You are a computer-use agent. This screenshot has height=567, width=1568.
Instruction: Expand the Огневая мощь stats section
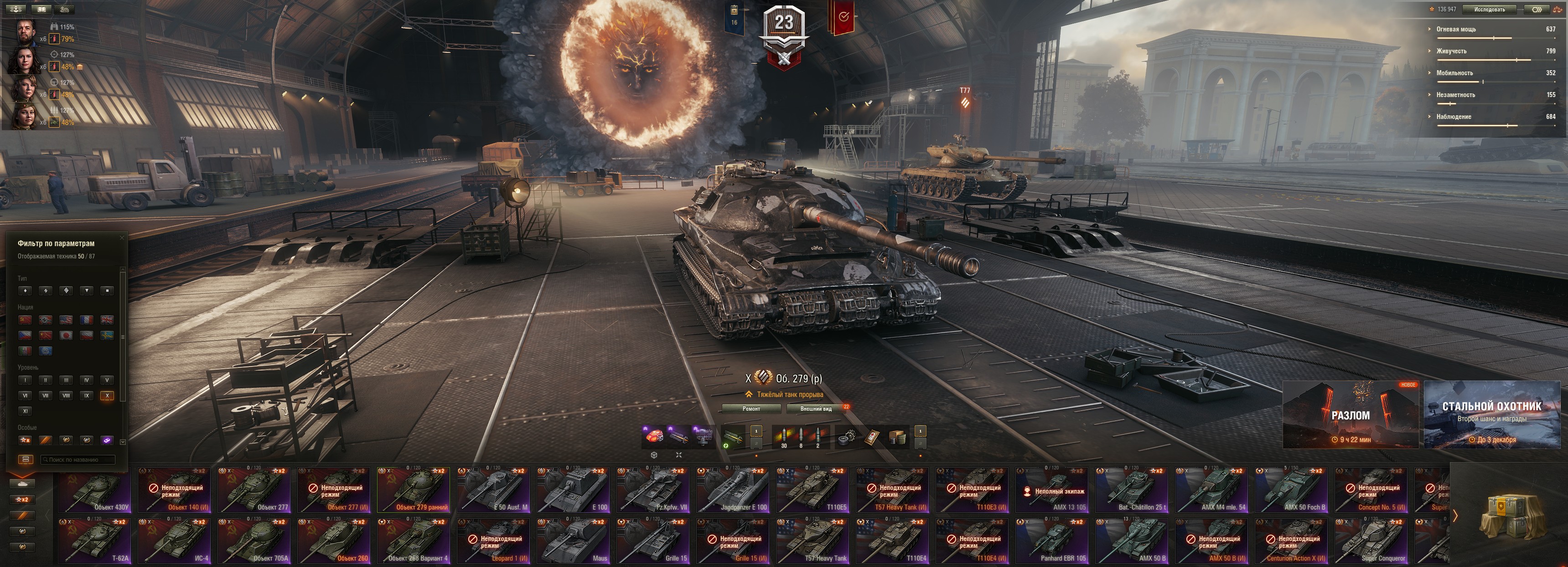point(1455,29)
